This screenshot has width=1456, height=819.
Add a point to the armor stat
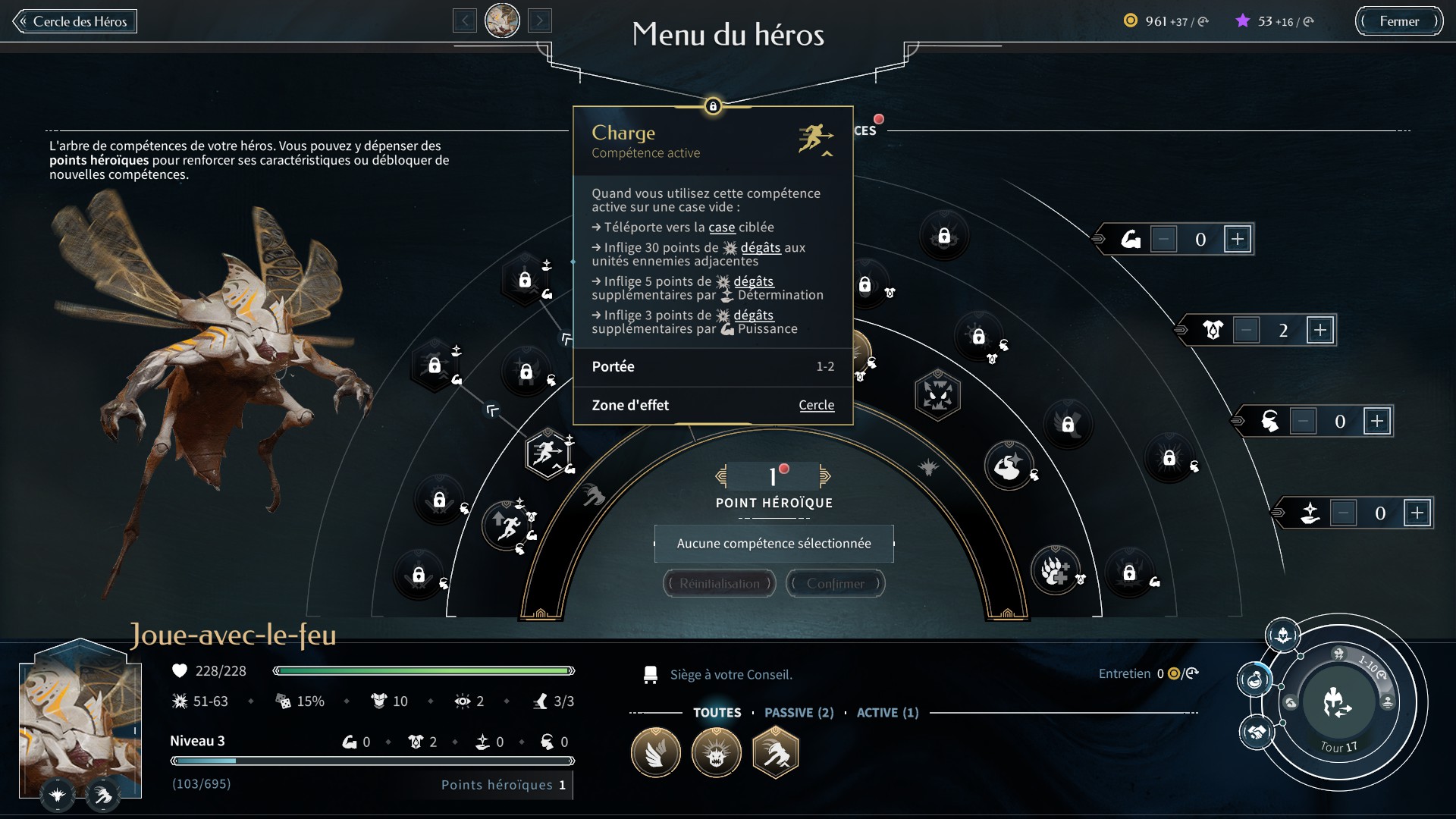[1320, 330]
